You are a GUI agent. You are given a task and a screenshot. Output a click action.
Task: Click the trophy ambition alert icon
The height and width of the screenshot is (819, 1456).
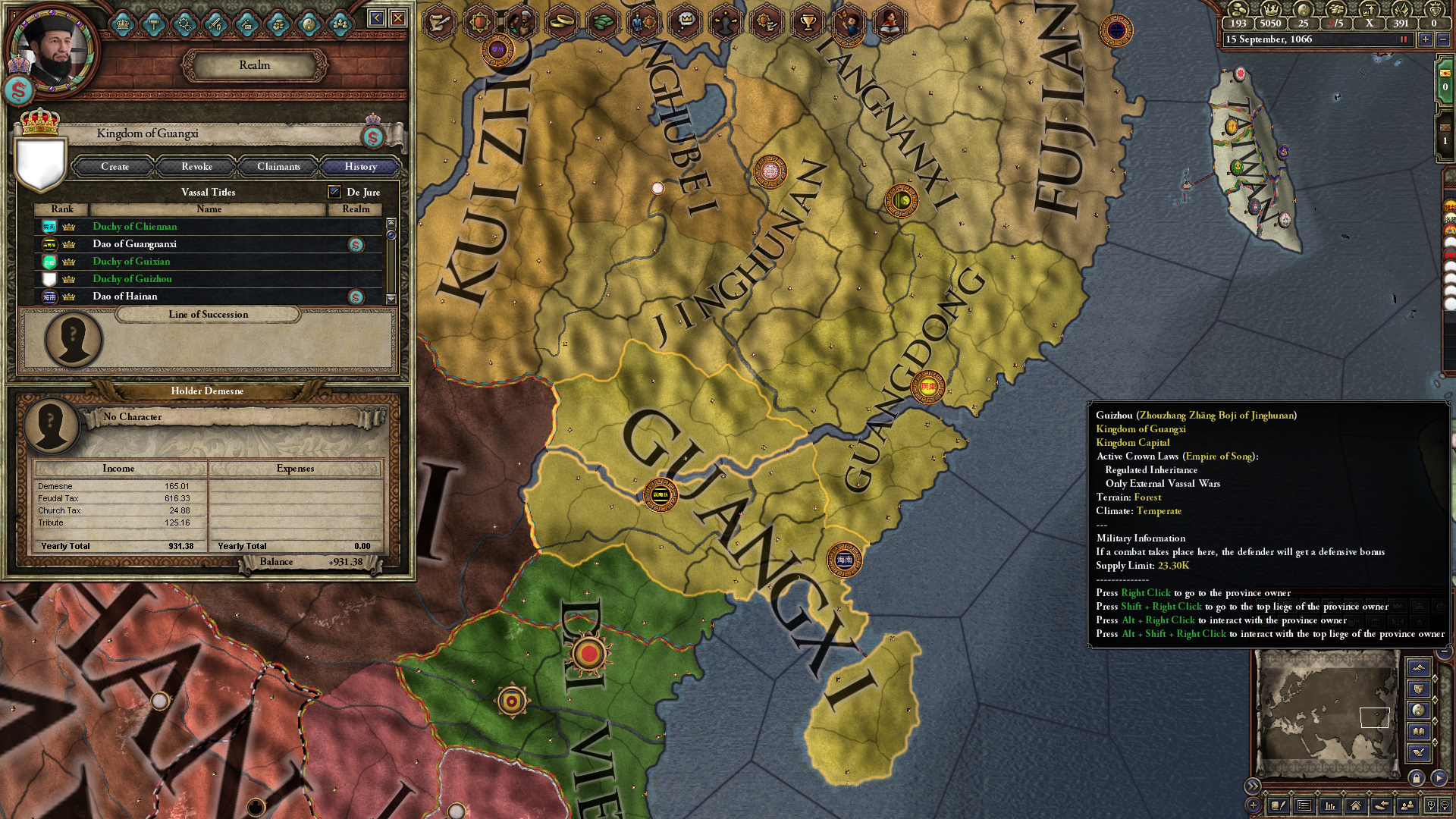(806, 21)
